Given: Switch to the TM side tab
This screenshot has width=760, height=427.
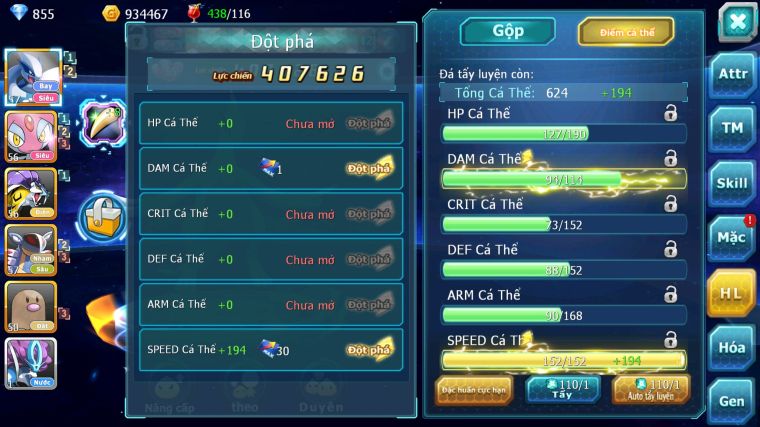Looking at the screenshot, I should pyautogui.click(x=732, y=128).
